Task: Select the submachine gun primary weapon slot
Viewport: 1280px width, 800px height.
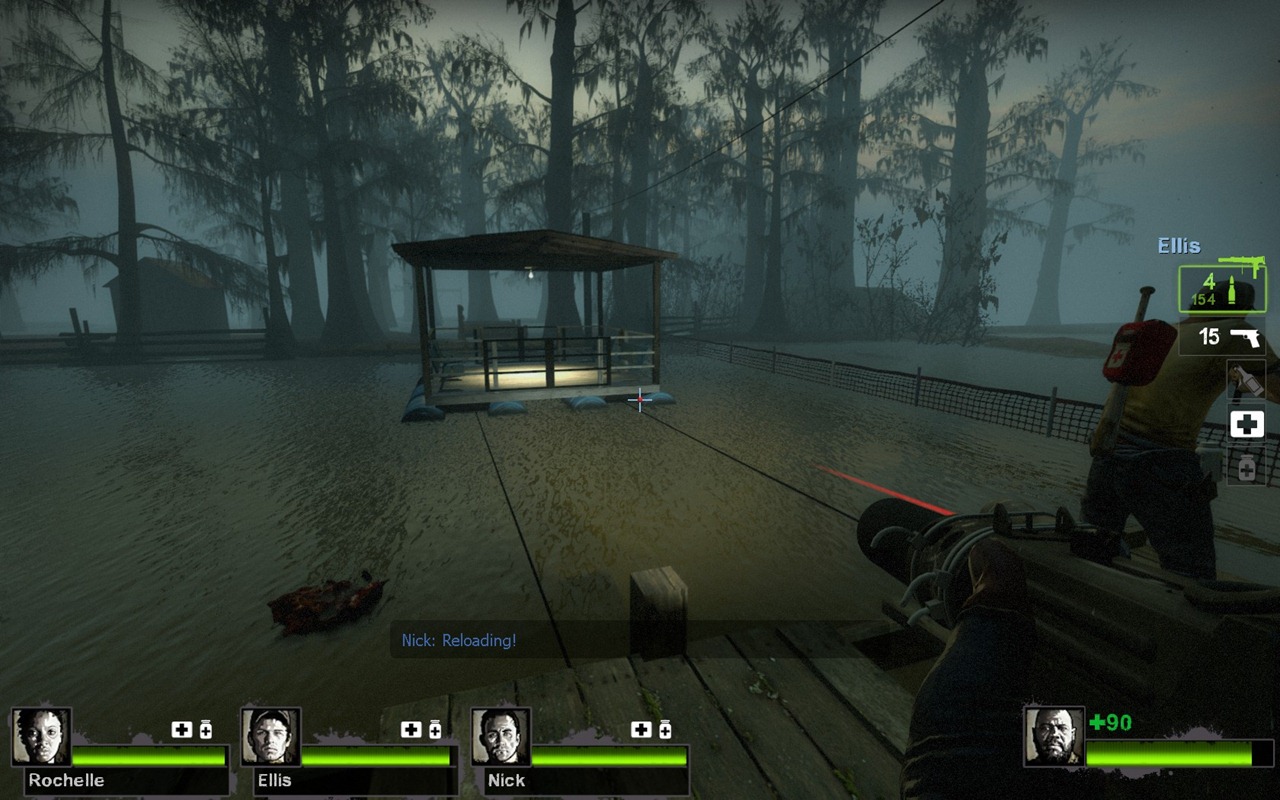Action: click(1221, 288)
